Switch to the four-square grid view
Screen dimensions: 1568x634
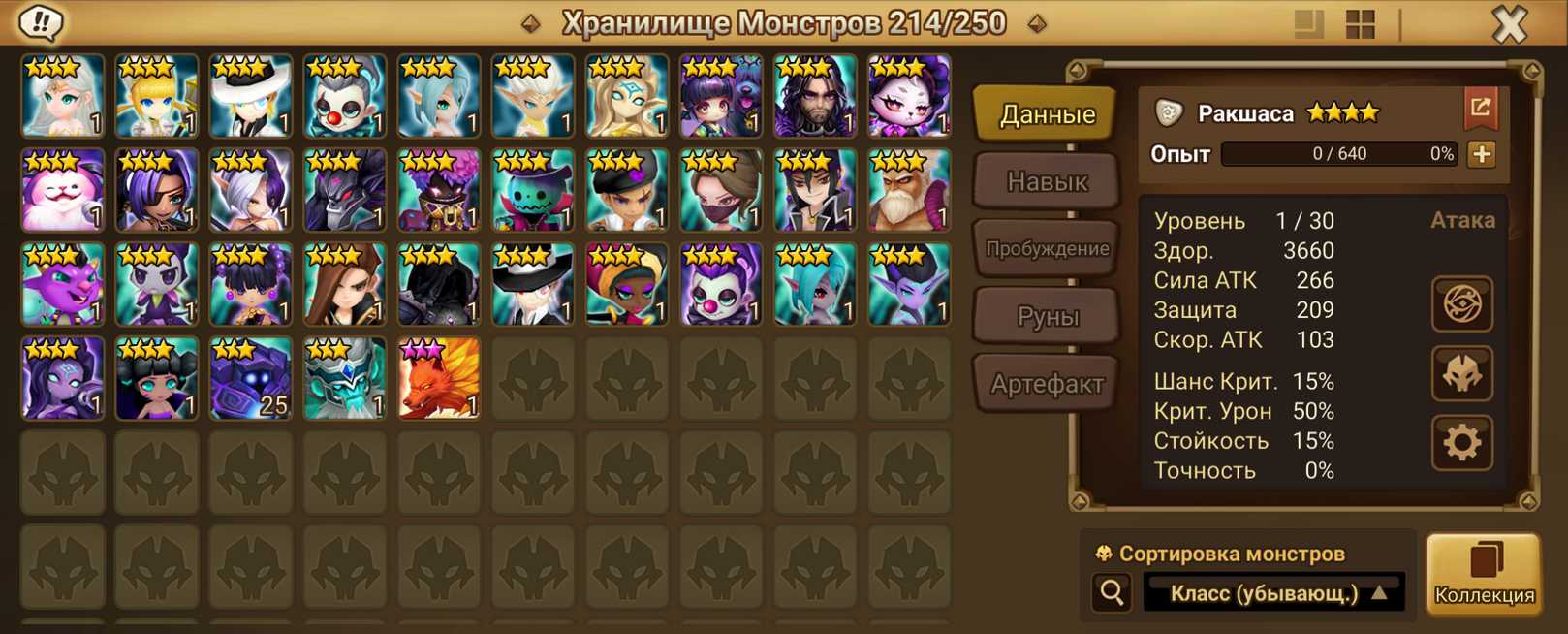point(1361,24)
